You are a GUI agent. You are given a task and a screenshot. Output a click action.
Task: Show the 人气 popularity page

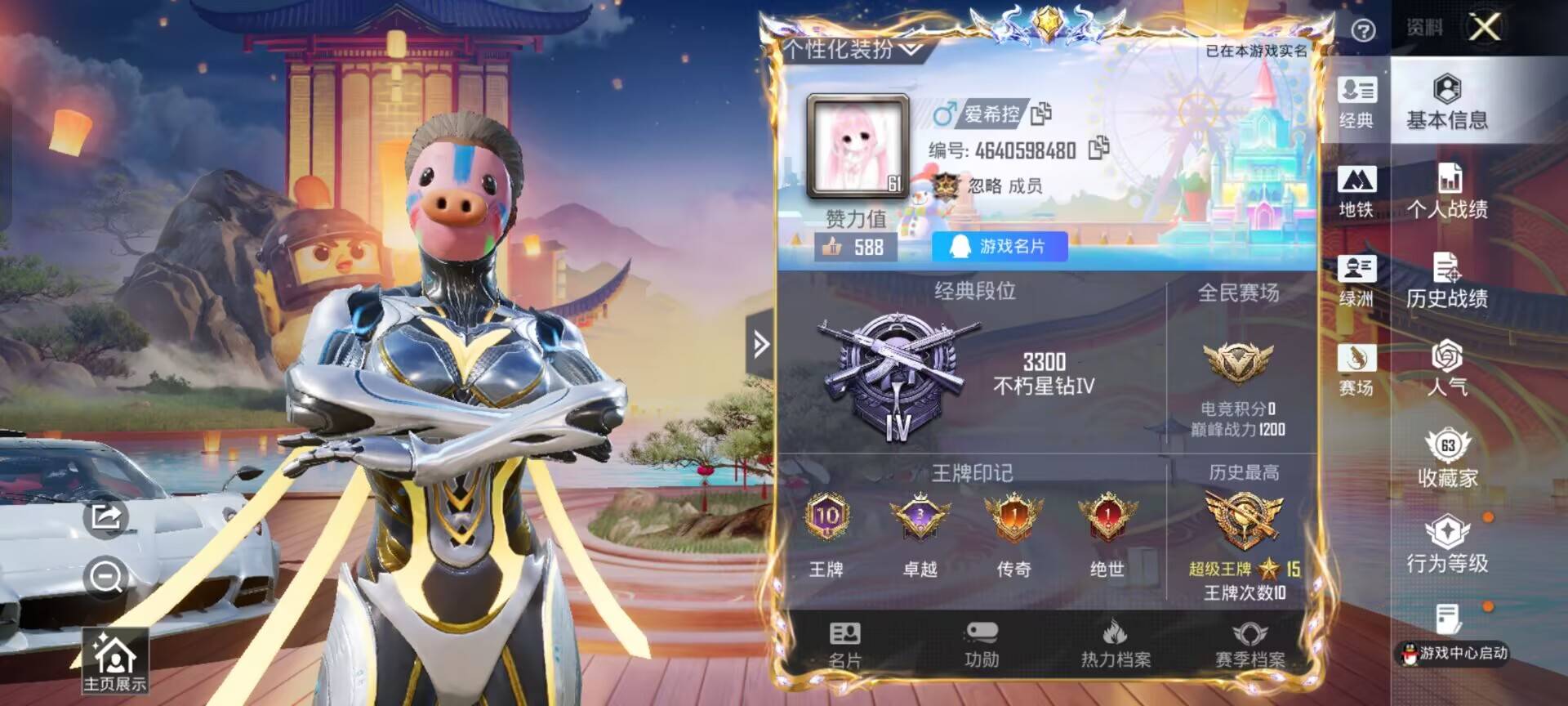click(1446, 369)
